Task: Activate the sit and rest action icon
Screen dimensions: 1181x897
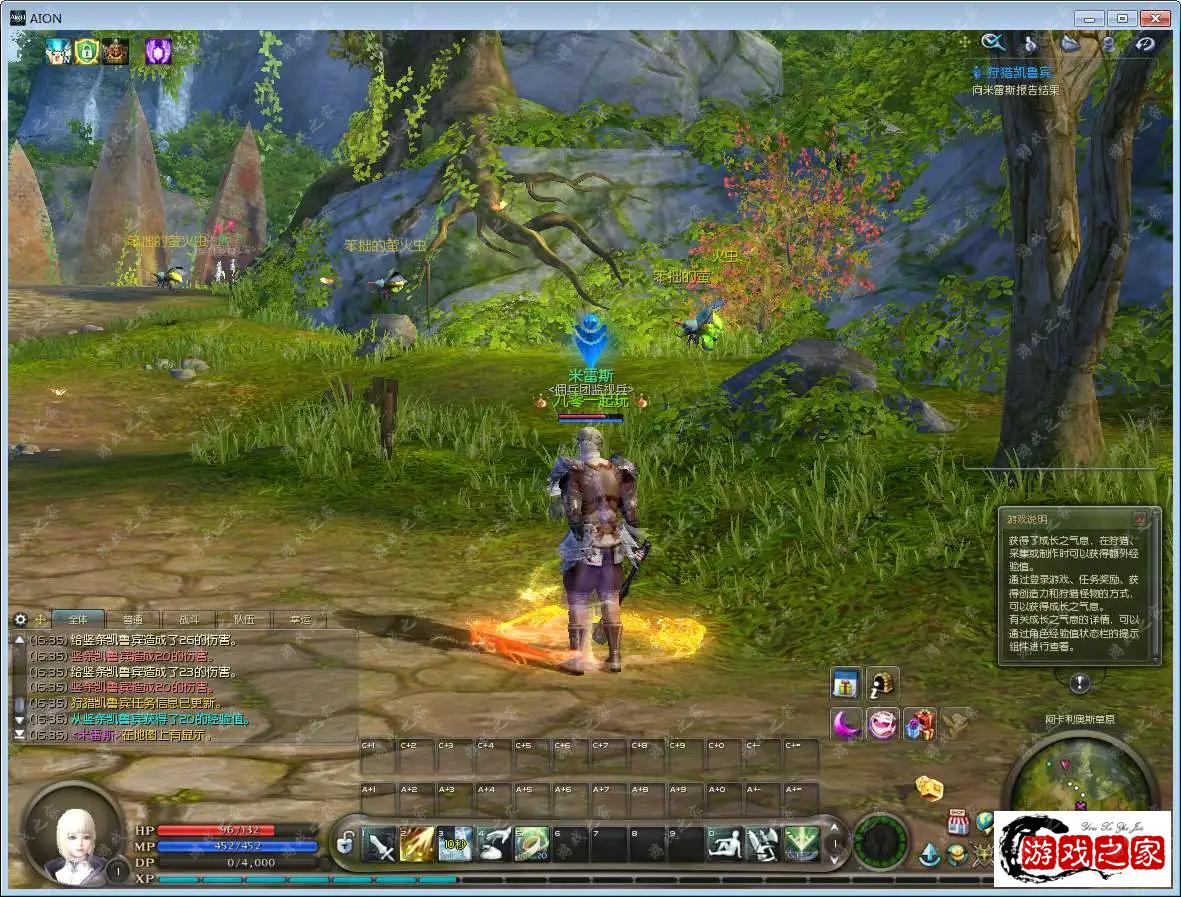Action: click(724, 845)
